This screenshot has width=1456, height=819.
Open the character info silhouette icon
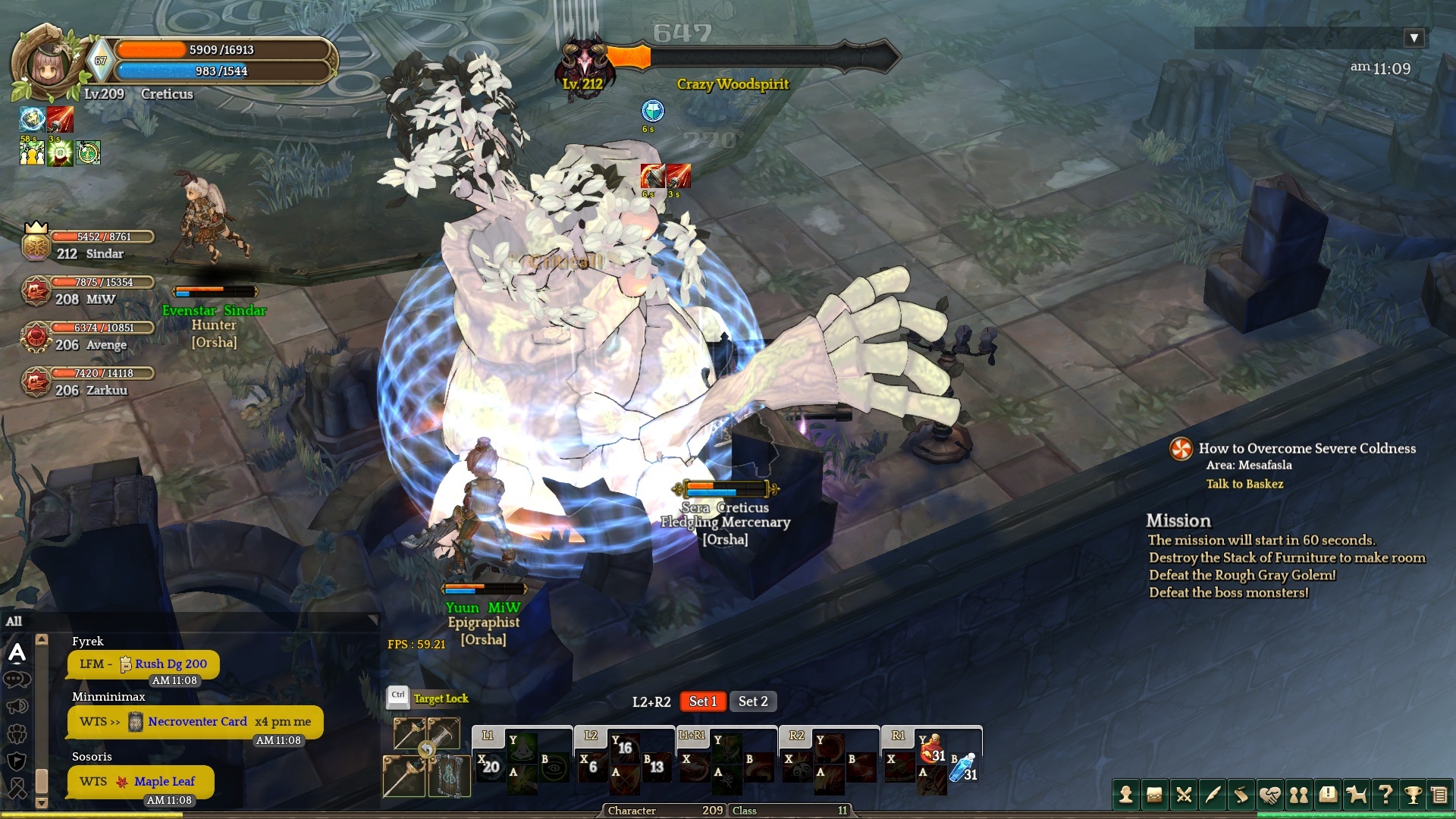1126,795
